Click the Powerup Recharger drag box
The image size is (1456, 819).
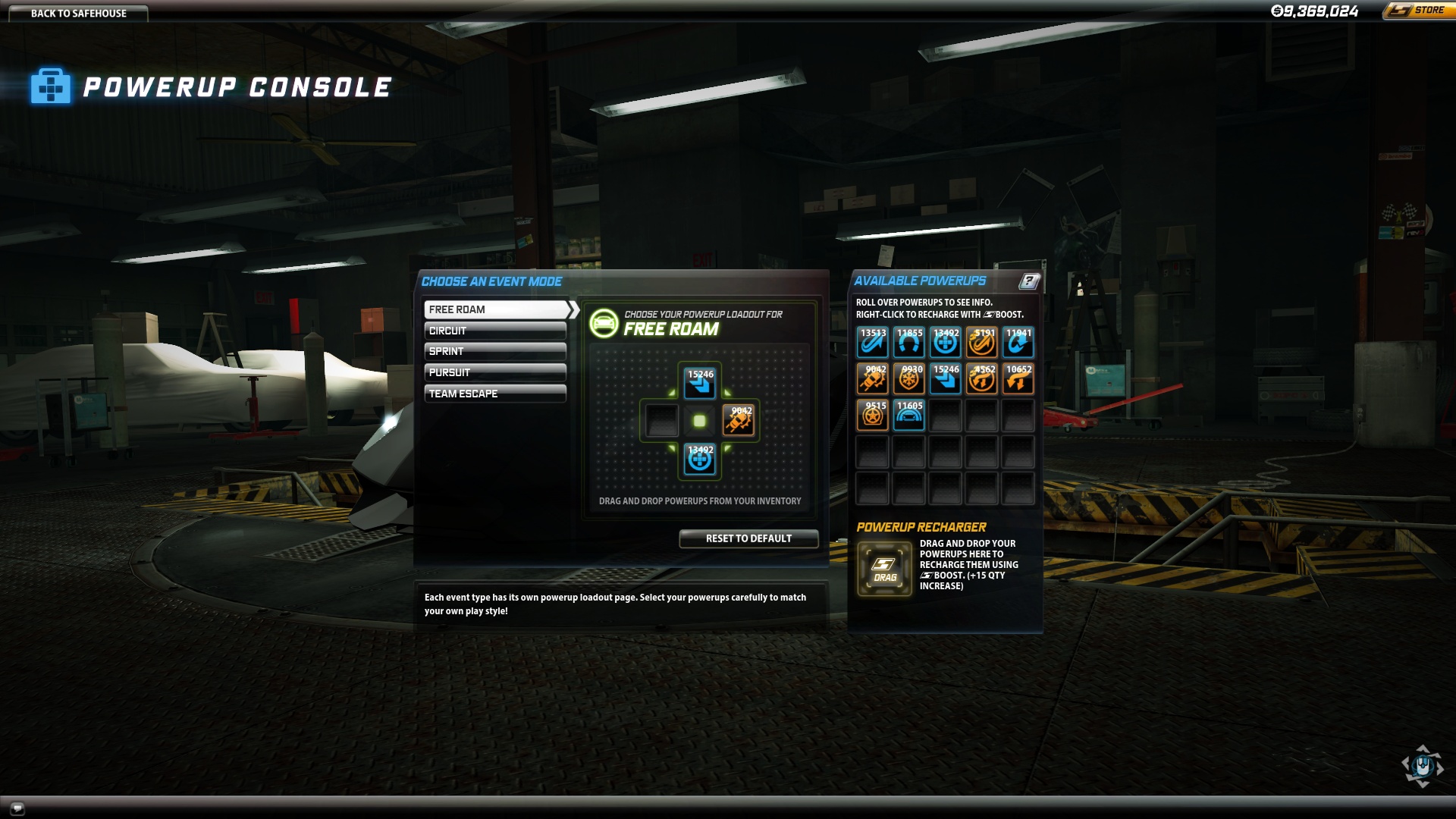pyautogui.click(x=885, y=569)
